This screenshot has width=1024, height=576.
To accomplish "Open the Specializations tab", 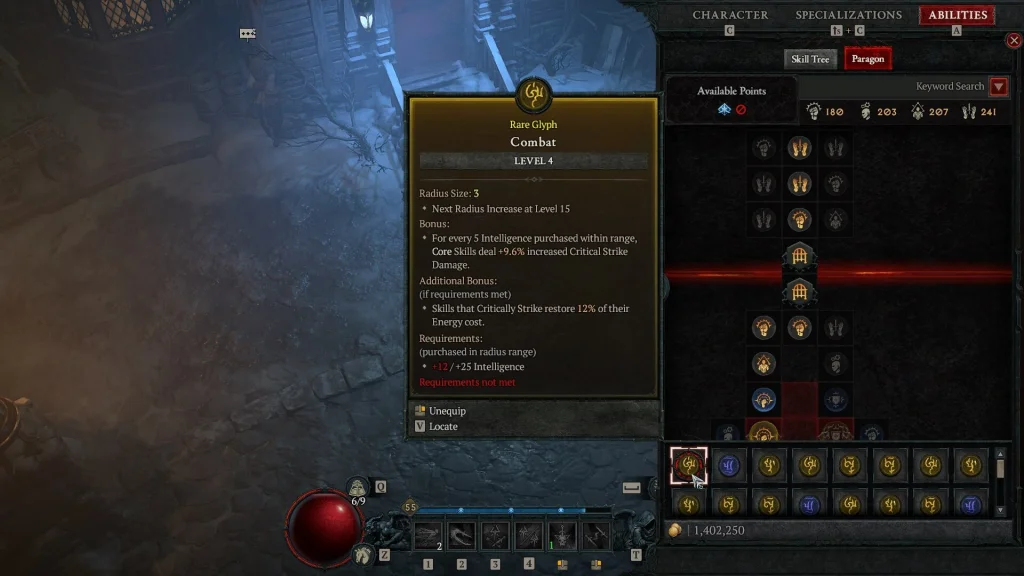I will tap(848, 15).
